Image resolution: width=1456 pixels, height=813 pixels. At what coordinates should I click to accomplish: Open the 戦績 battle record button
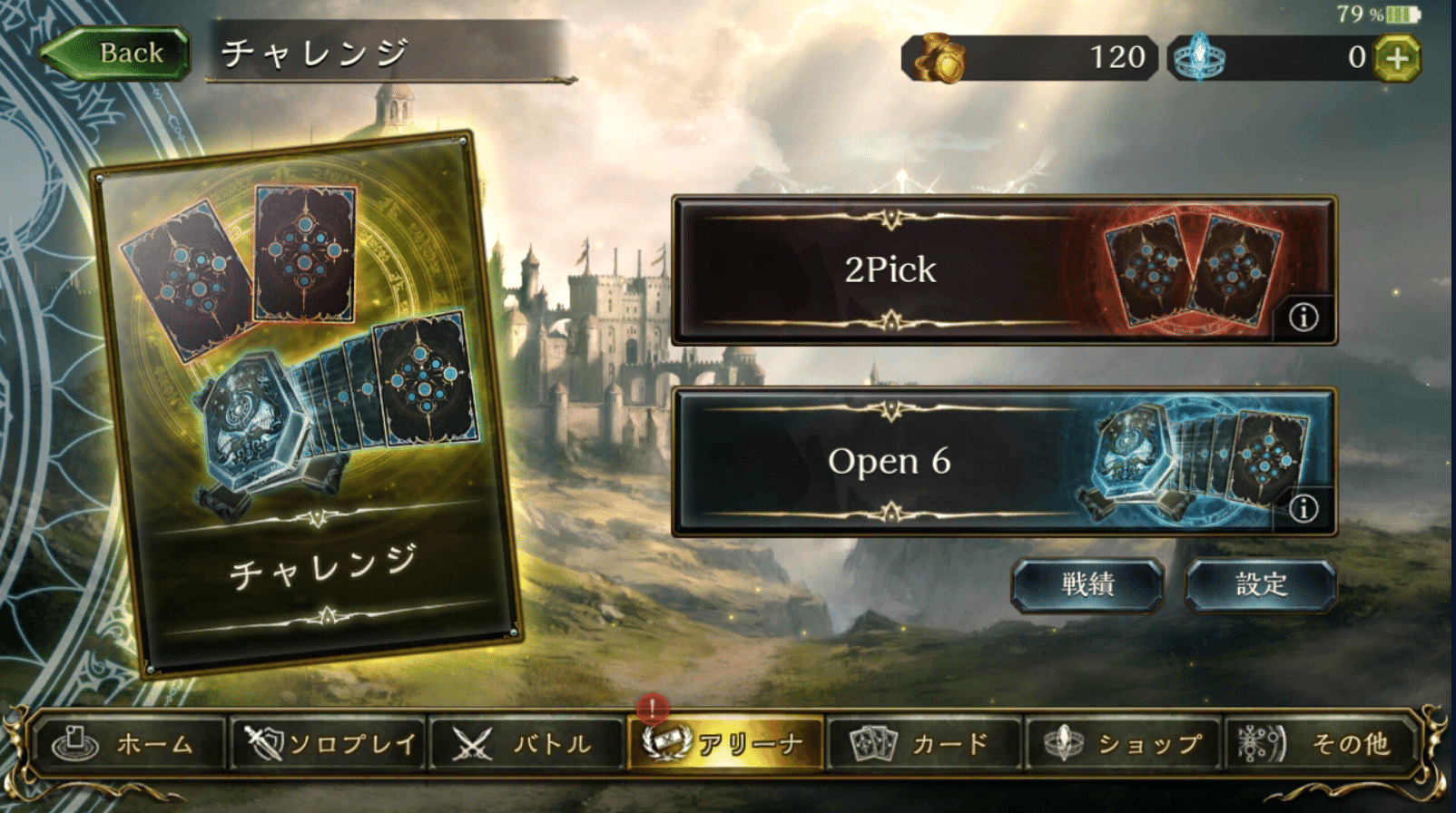[1087, 585]
